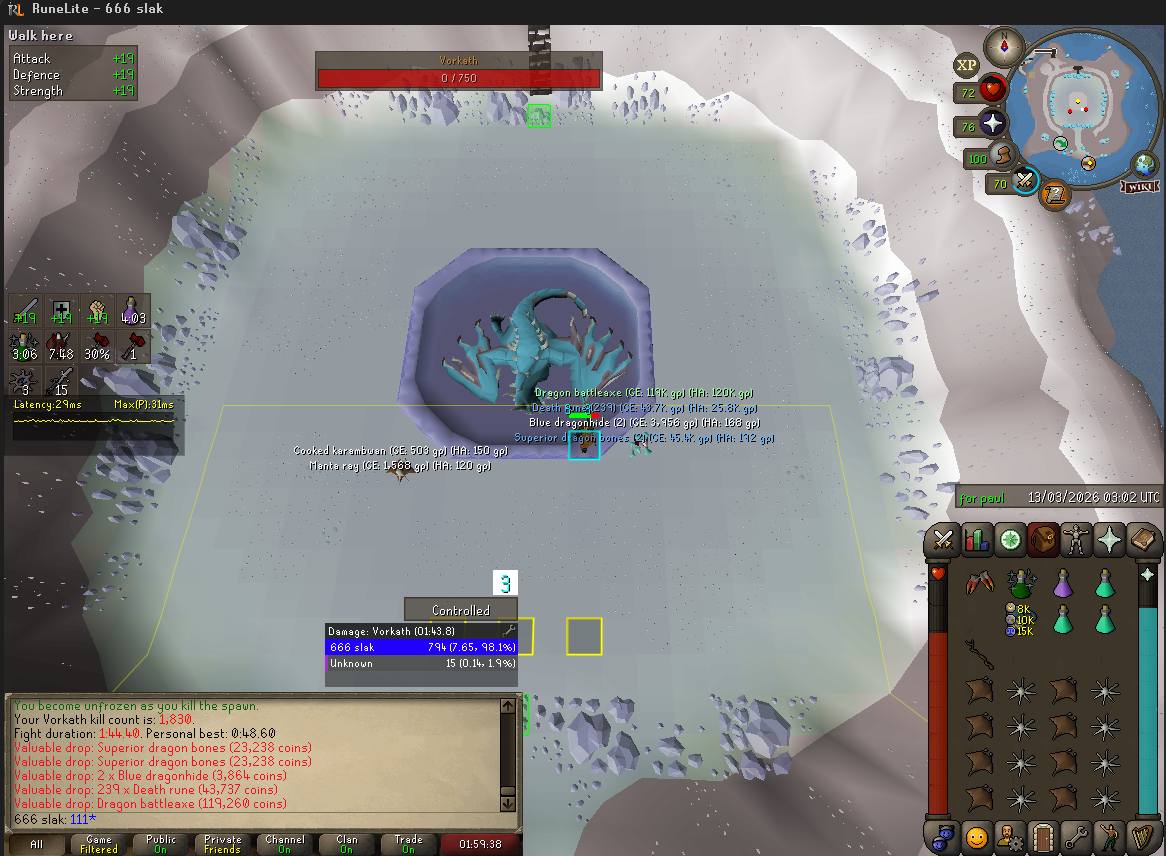Toggle the Public chat filter
This screenshot has height=856, width=1166.
[x=160, y=844]
